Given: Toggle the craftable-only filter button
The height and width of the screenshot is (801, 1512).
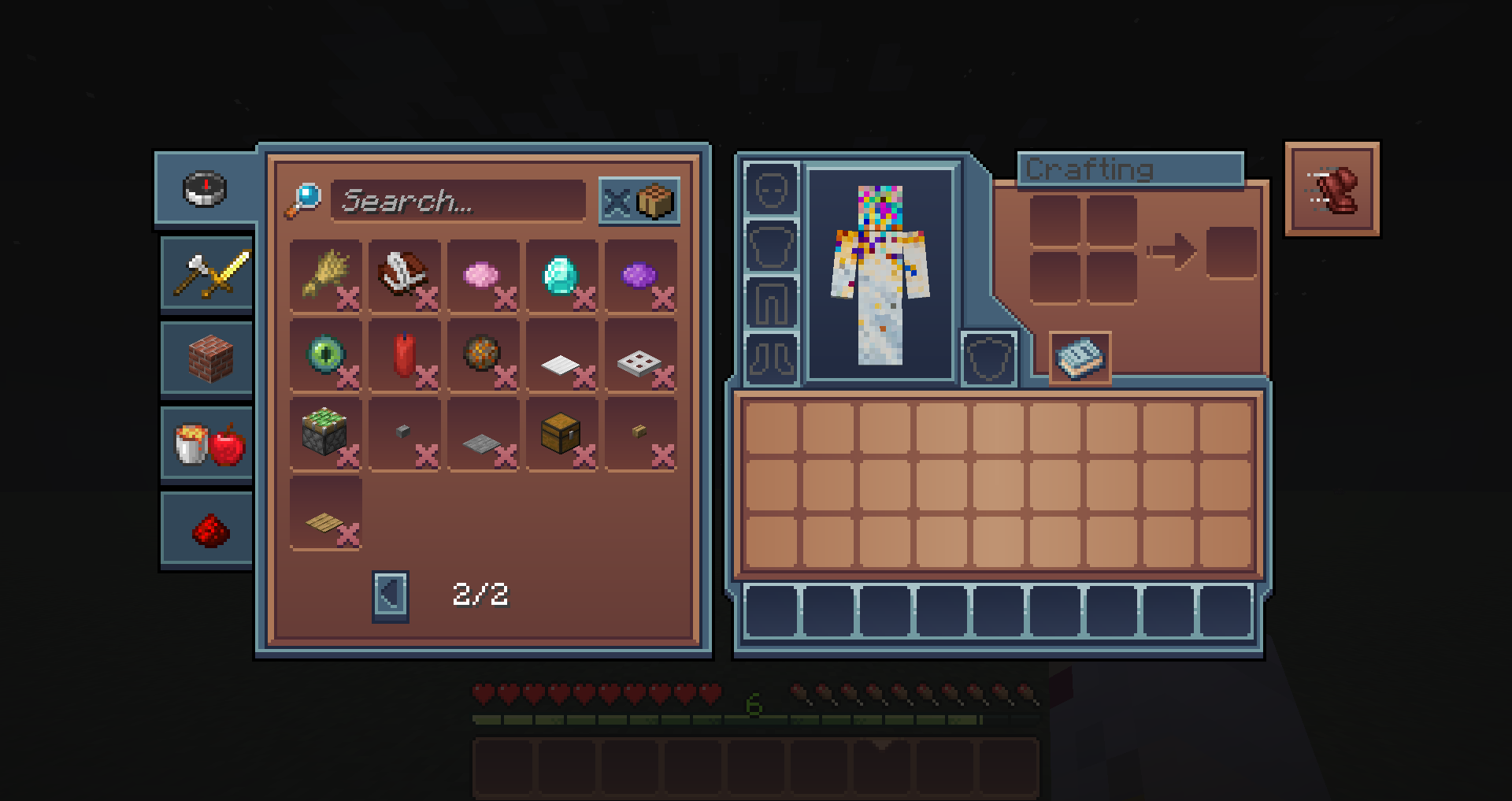Looking at the screenshot, I should point(639,202).
